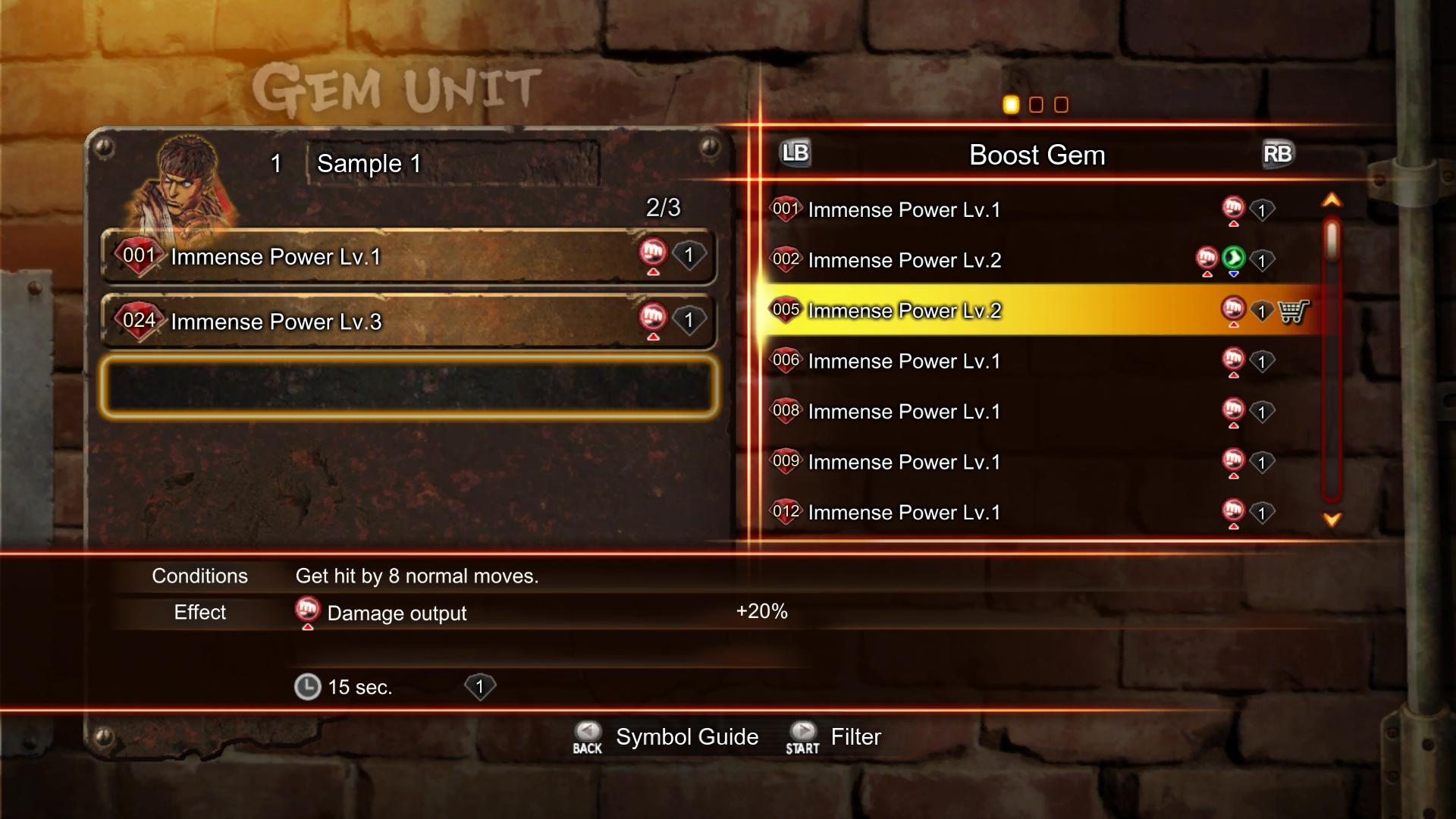This screenshot has width=1456, height=819.
Task: Click the upward scroll arrow above the gem list
Action: click(x=1332, y=201)
